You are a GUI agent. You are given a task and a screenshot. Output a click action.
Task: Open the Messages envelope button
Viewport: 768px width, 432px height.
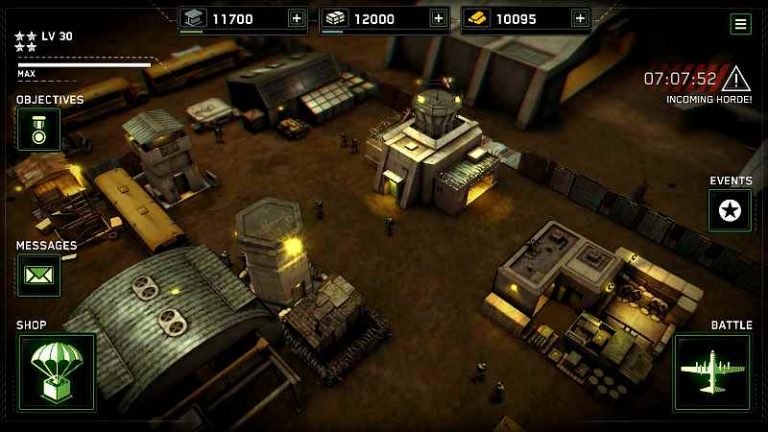point(38,275)
